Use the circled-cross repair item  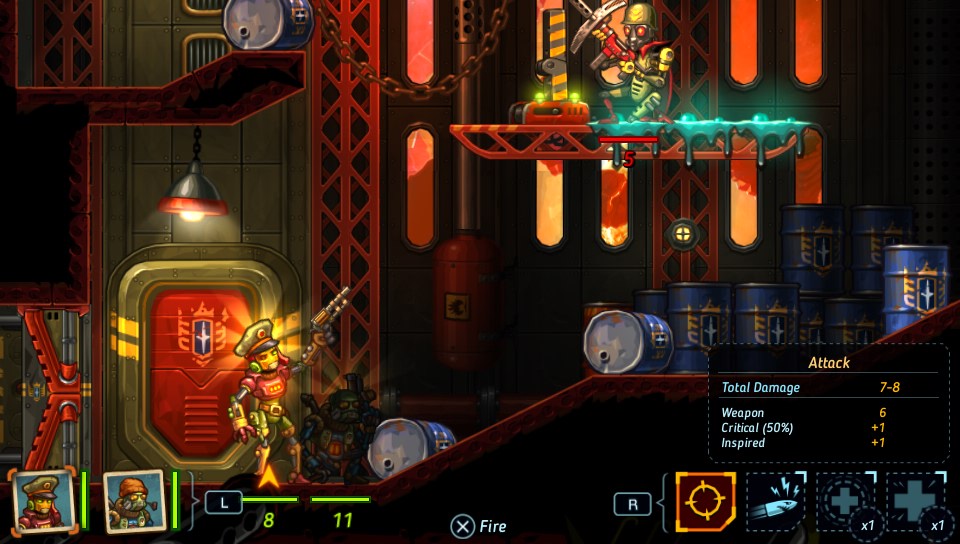coord(846,502)
